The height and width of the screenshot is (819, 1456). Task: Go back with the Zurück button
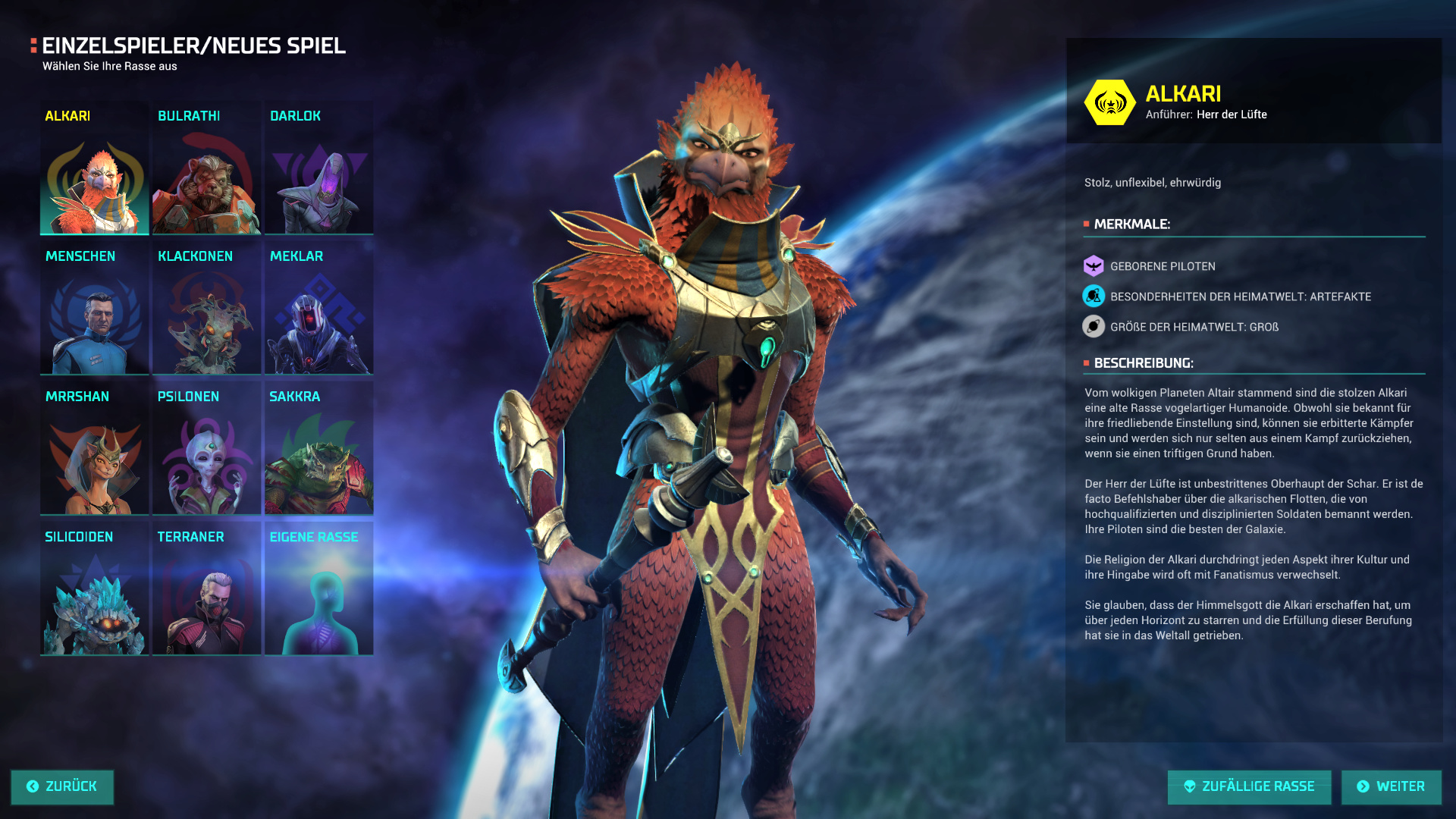pos(62,787)
